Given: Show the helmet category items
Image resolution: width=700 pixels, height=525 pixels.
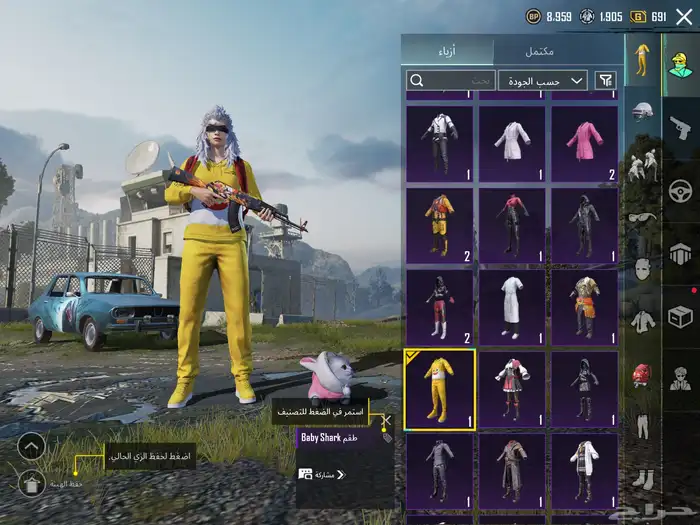Looking at the screenshot, I should pyautogui.click(x=641, y=112).
